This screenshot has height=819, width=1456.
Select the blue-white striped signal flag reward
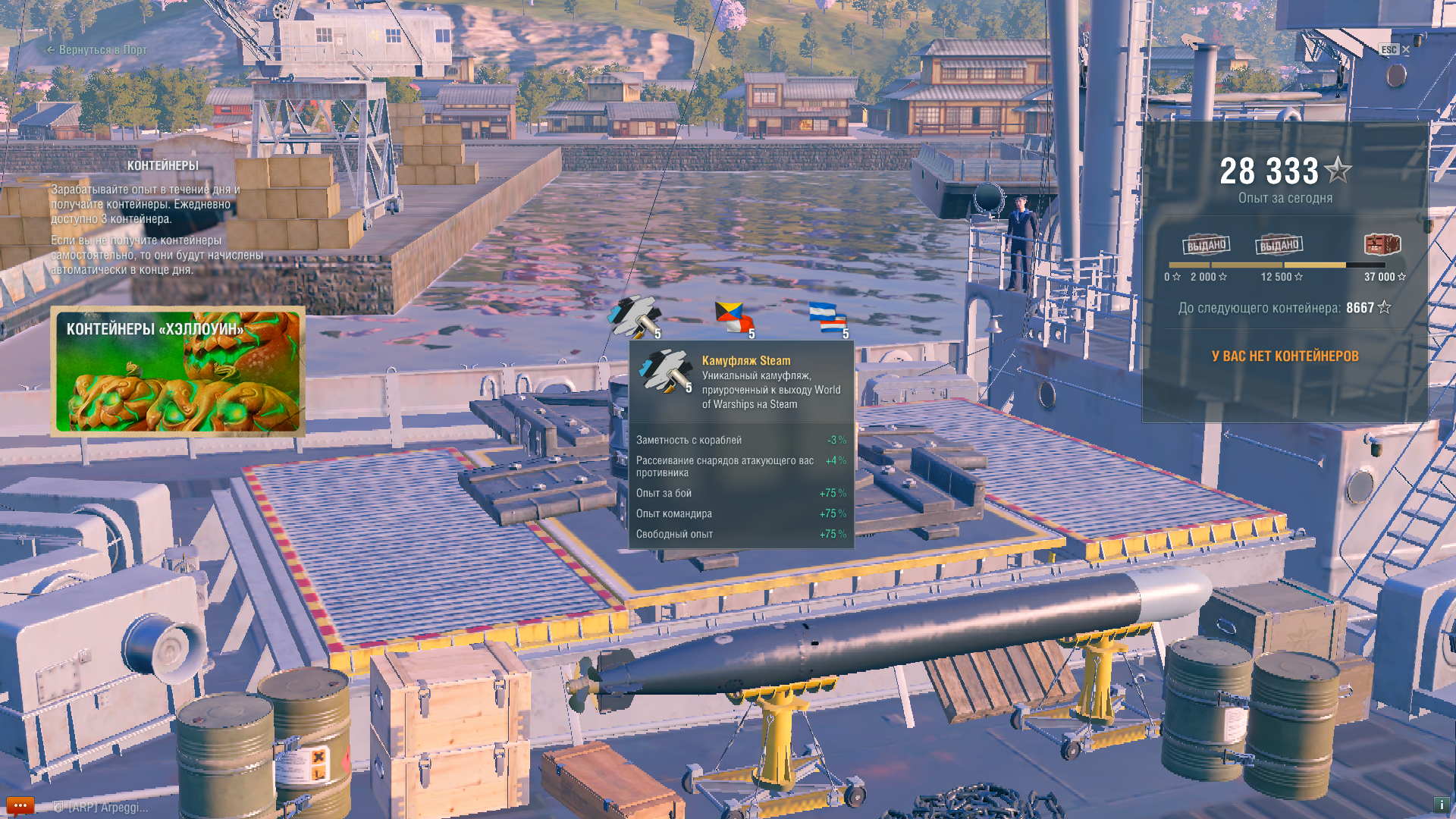827,317
